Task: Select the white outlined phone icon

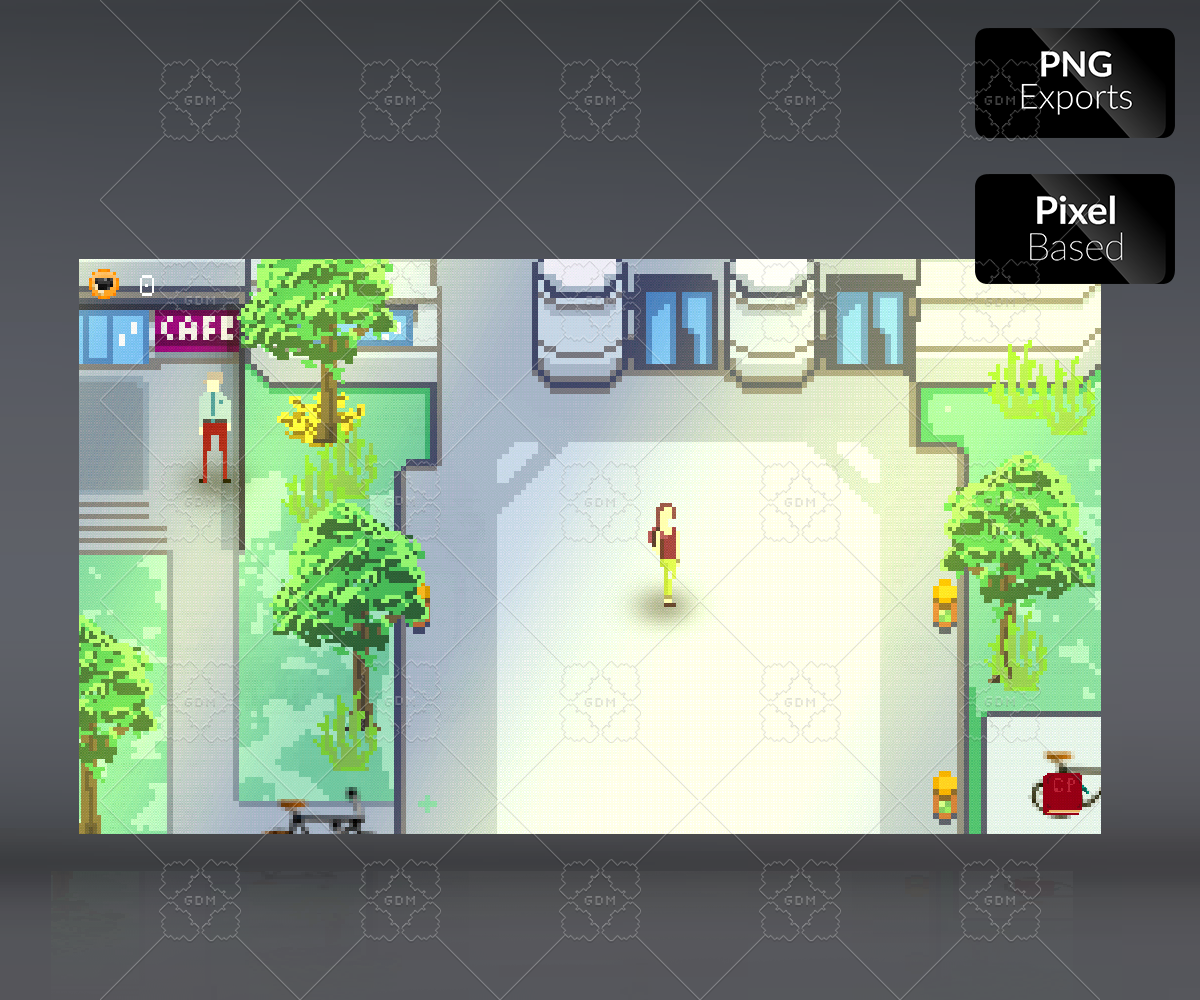Action: (x=147, y=286)
